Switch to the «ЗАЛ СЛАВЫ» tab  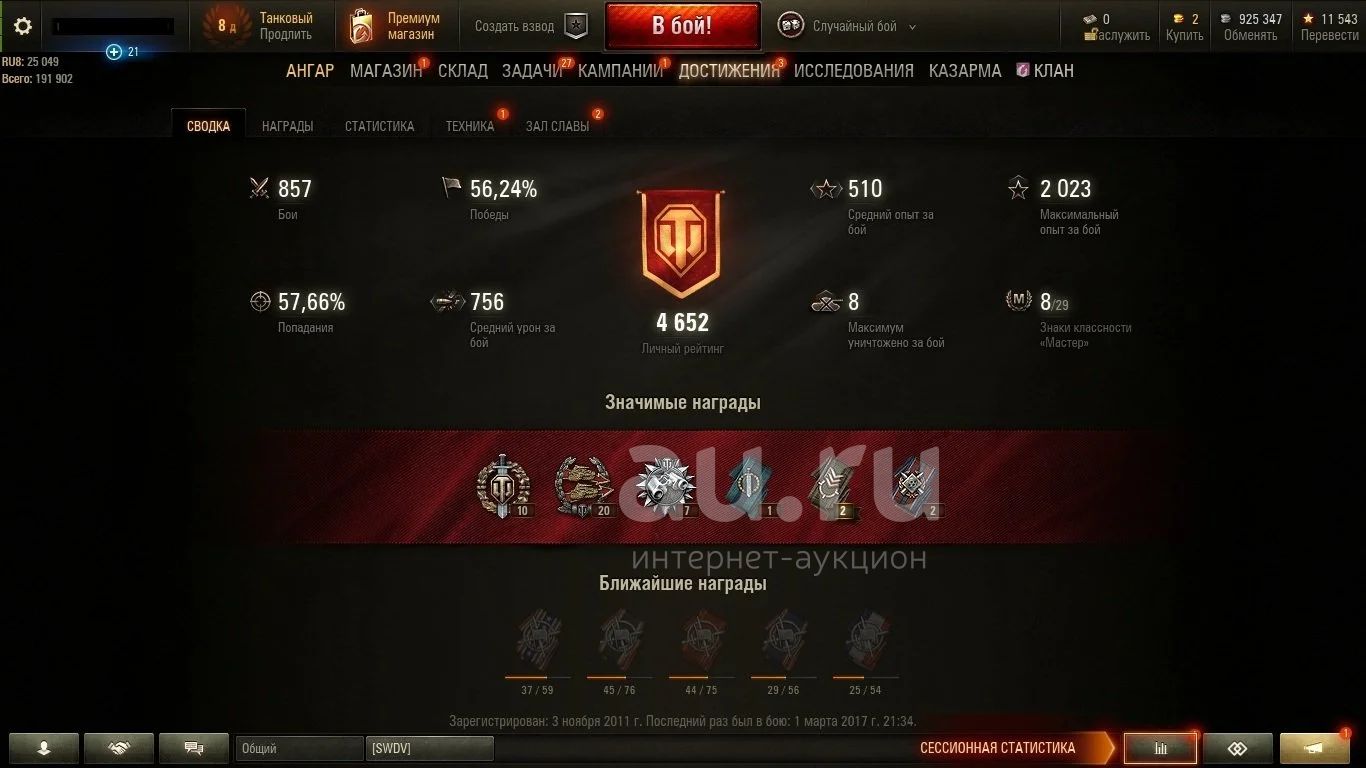557,126
